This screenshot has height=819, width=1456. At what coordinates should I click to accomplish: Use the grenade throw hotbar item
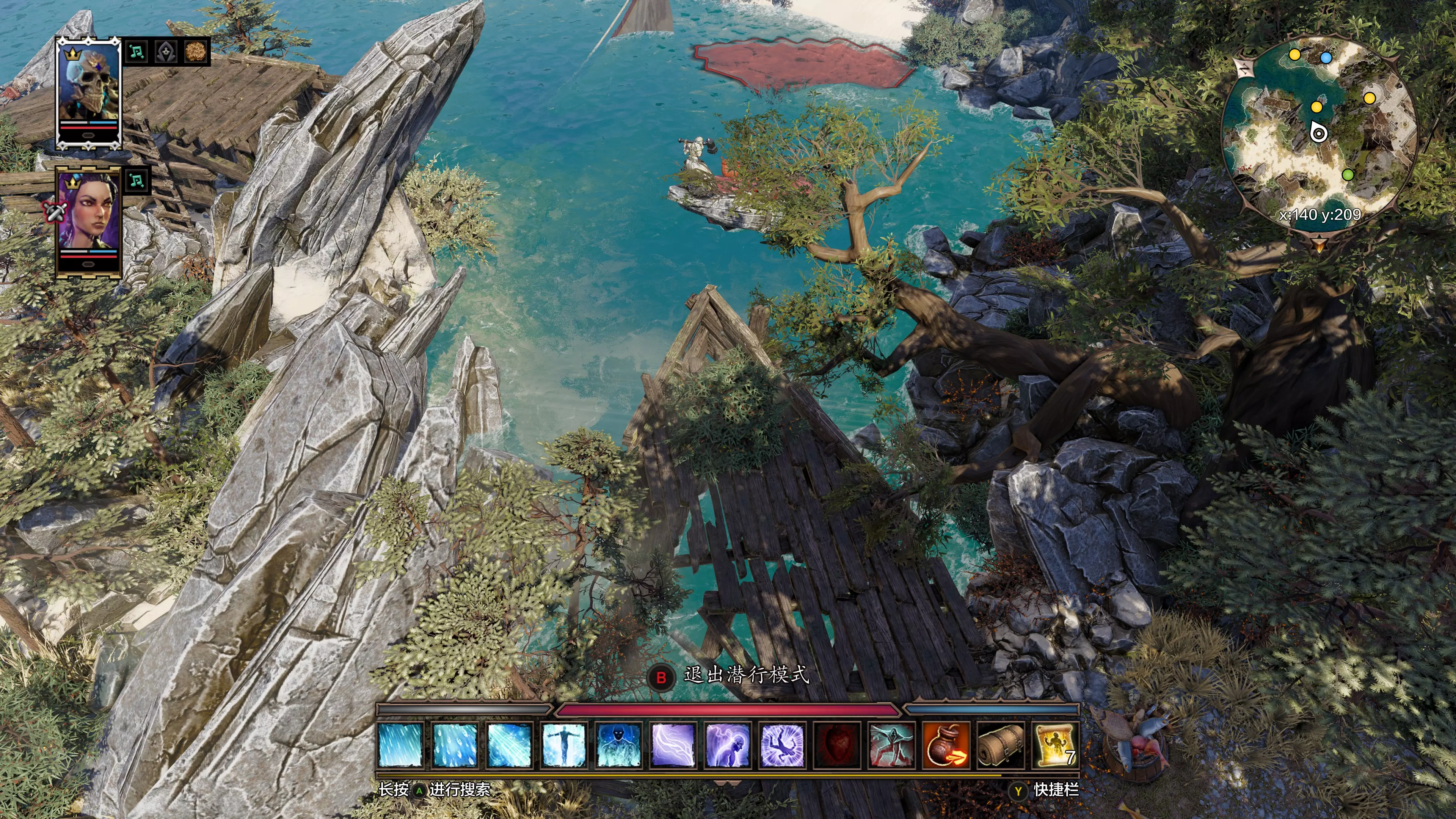coord(946,745)
